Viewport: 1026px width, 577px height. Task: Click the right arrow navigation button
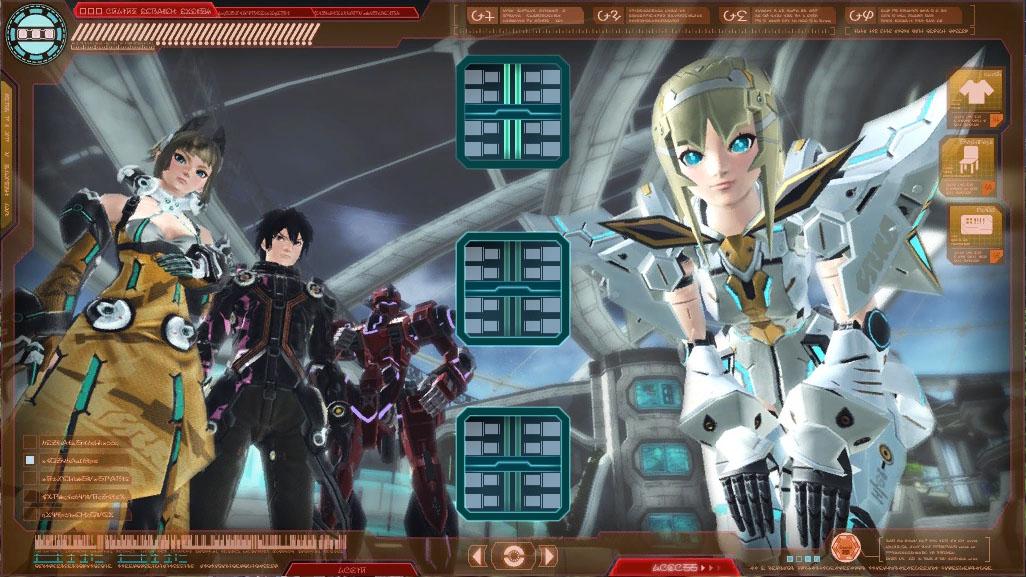coord(548,556)
